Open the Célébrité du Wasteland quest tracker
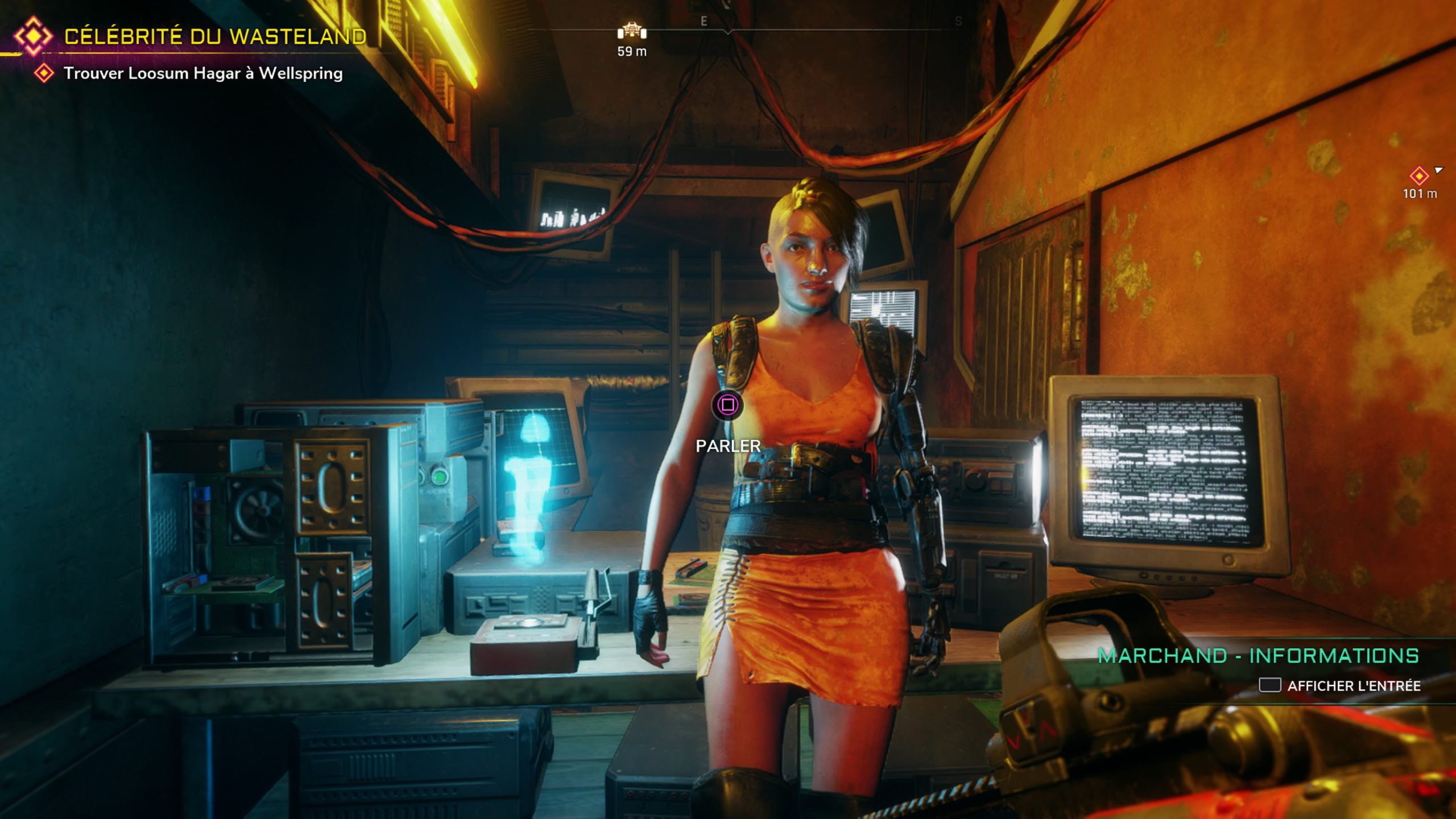 215,36
